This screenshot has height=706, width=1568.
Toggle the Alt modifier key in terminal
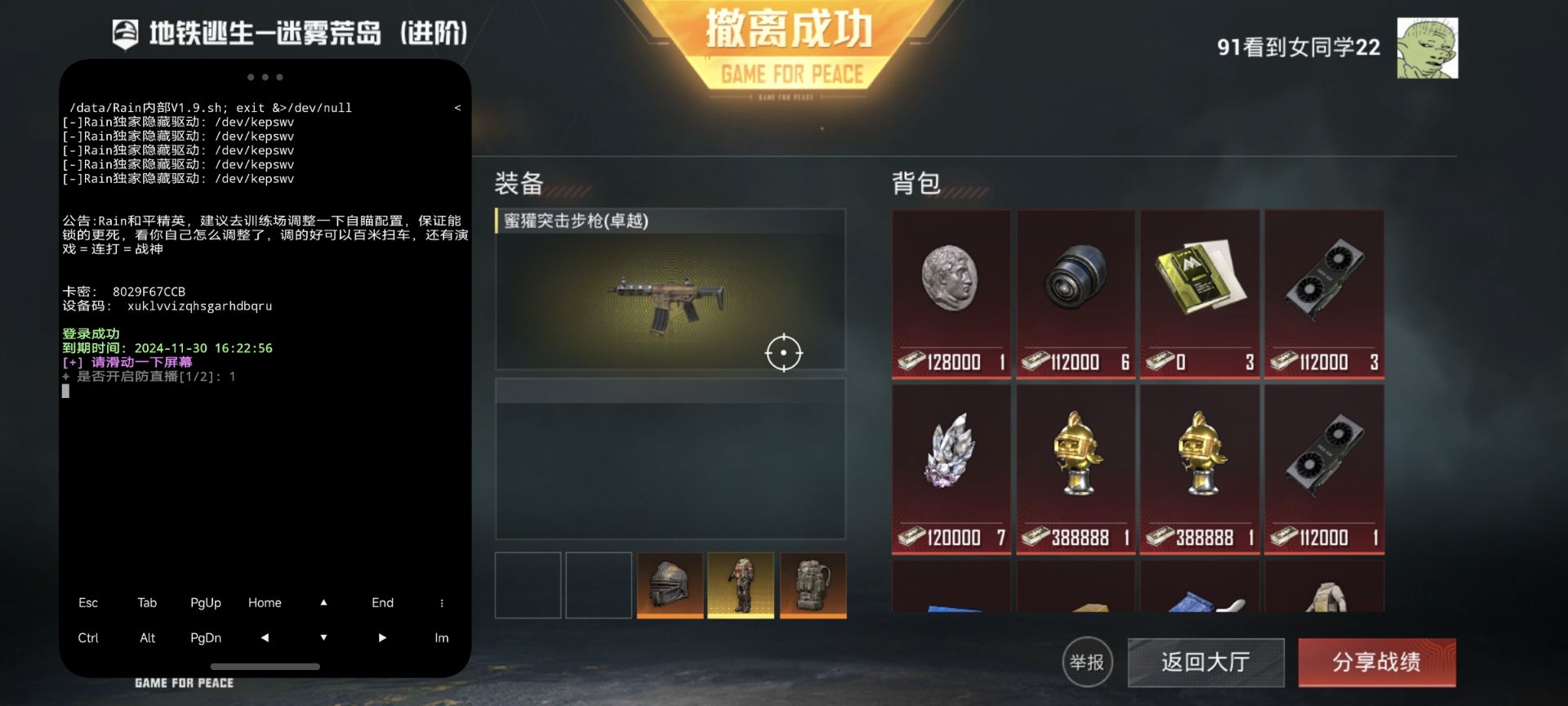(x=147, y=638)
